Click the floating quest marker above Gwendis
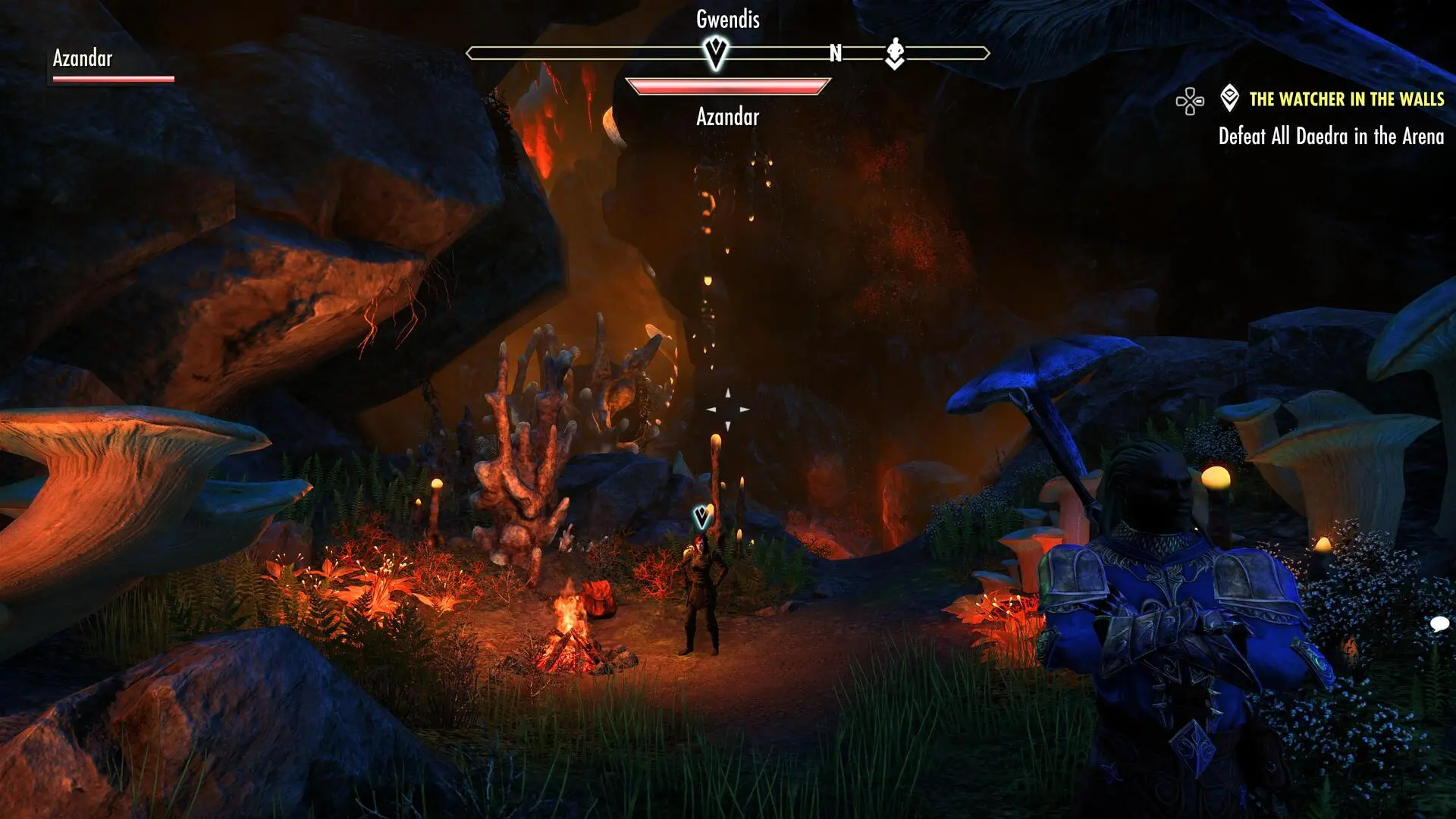This screenshot has height=819, width=1456. (702, 518)
